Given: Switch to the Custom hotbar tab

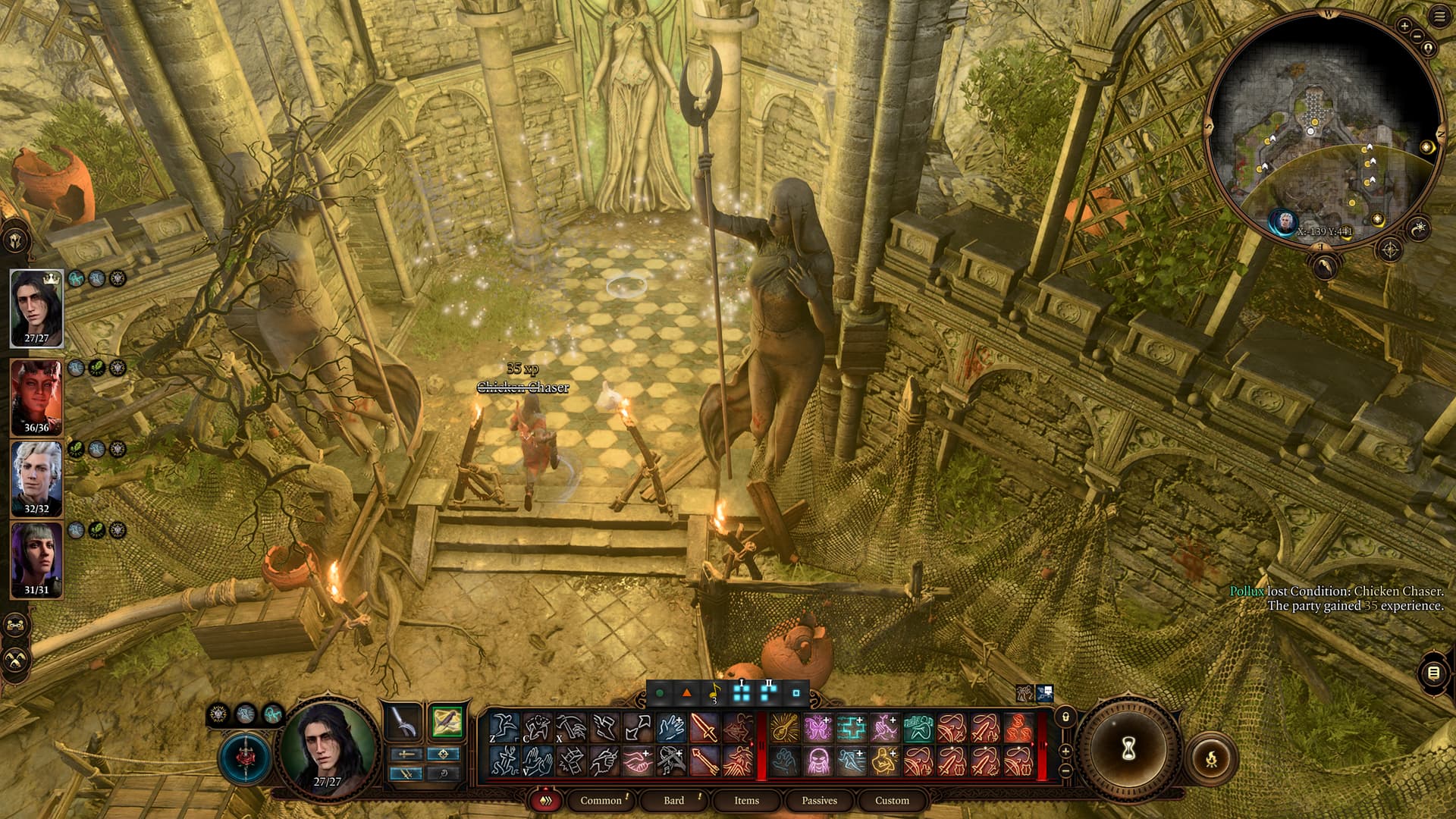Looking at the screenshot, I should click(892, 800).
